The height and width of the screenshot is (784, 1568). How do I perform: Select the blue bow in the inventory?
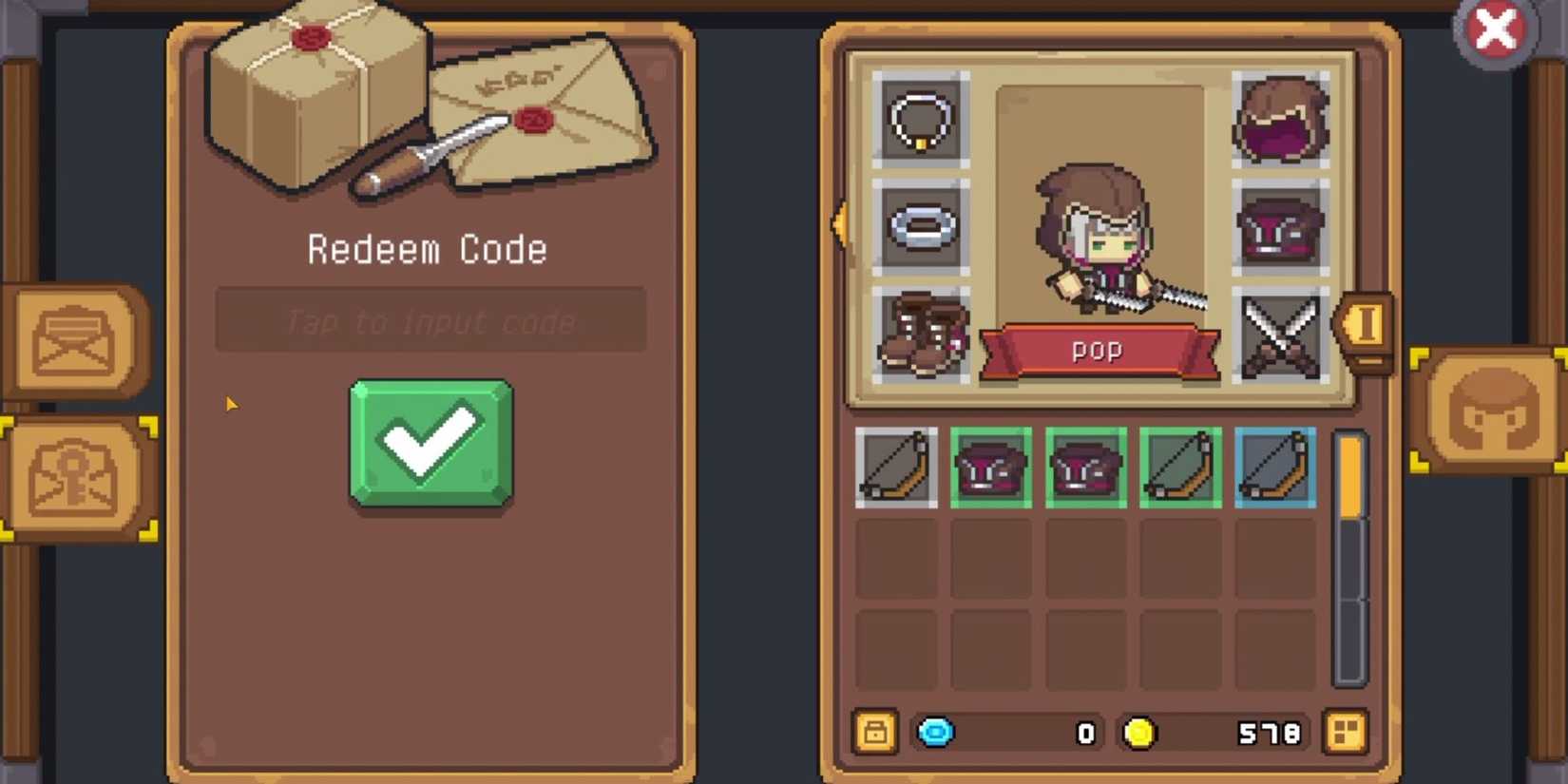coord(1274,468)
